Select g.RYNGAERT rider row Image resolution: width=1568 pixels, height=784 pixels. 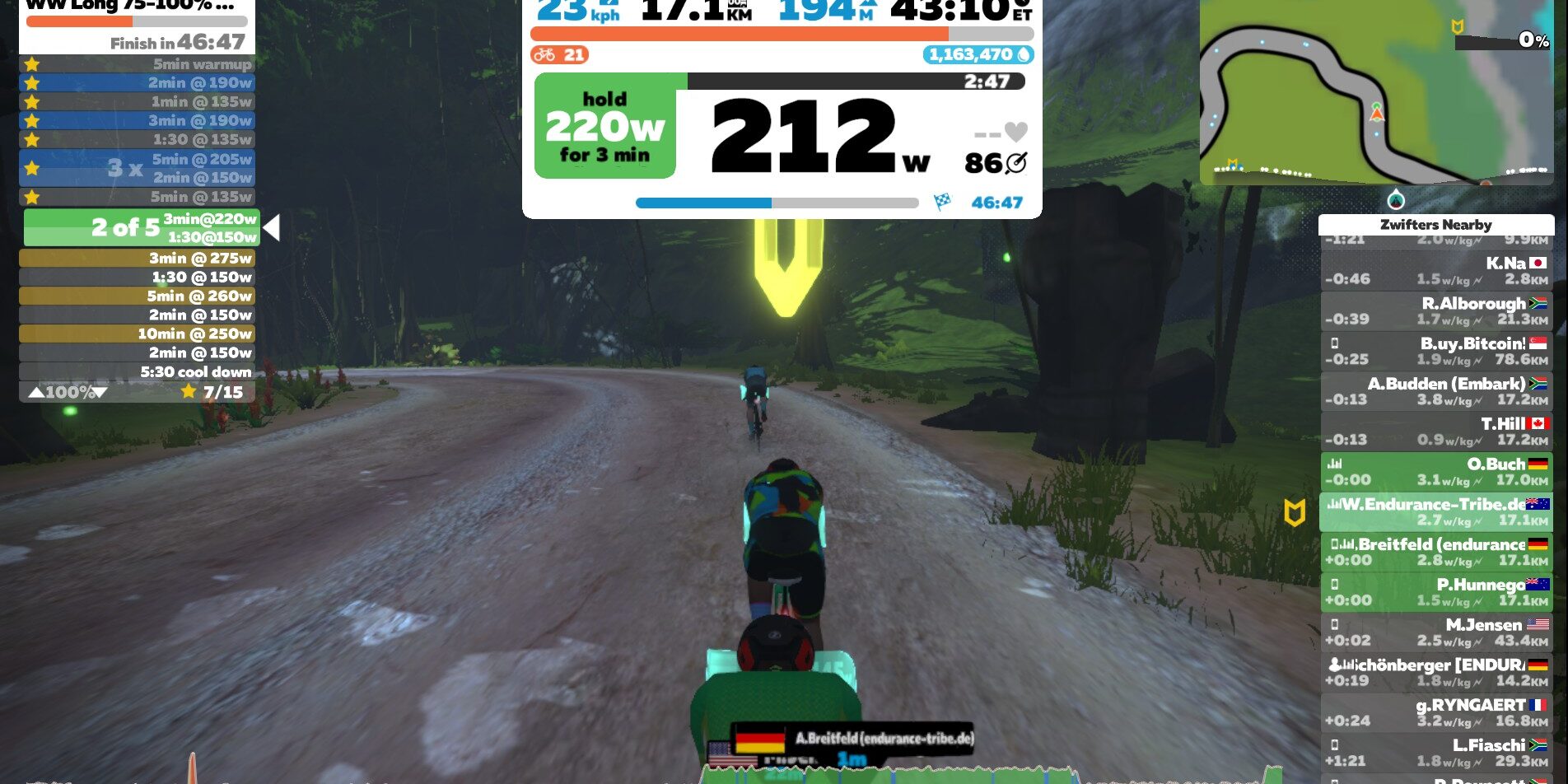click(1436, 713)
